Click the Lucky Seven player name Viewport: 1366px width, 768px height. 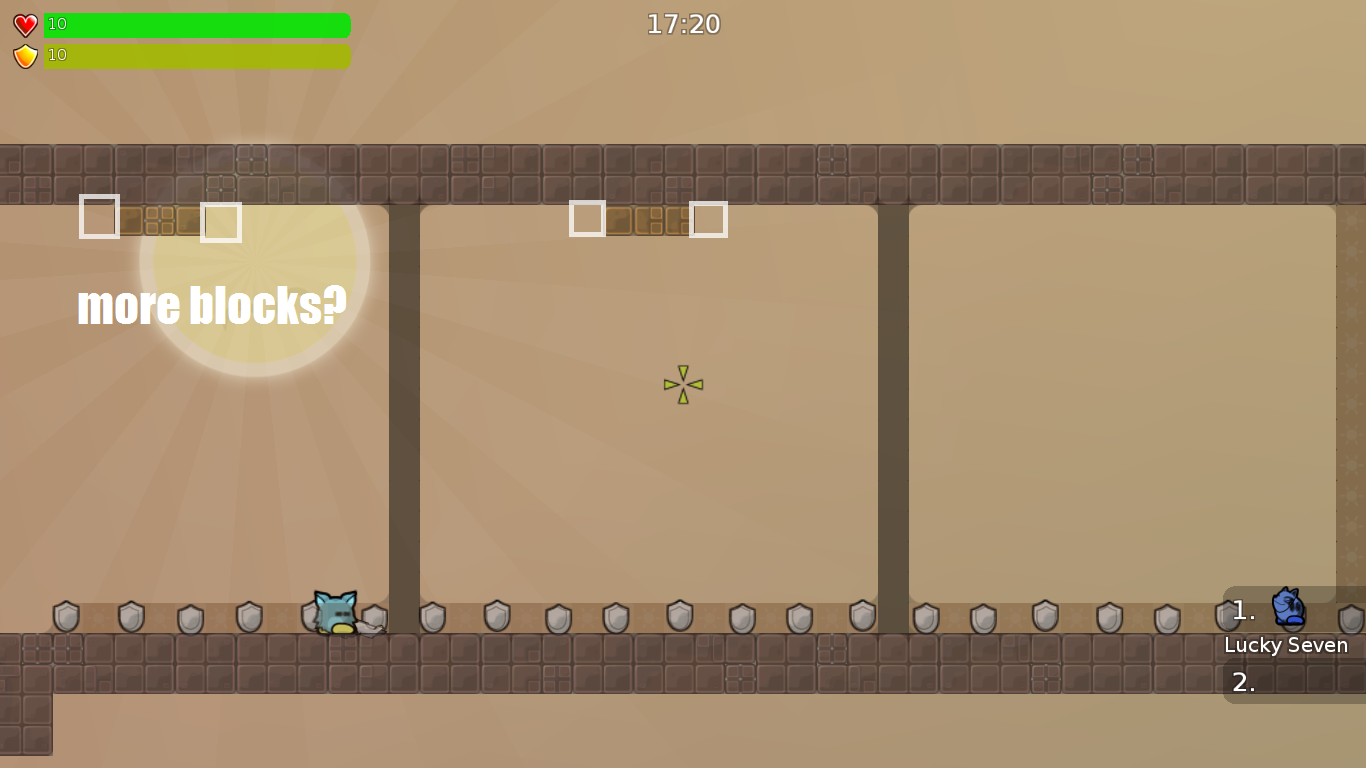pos(1286,645)
